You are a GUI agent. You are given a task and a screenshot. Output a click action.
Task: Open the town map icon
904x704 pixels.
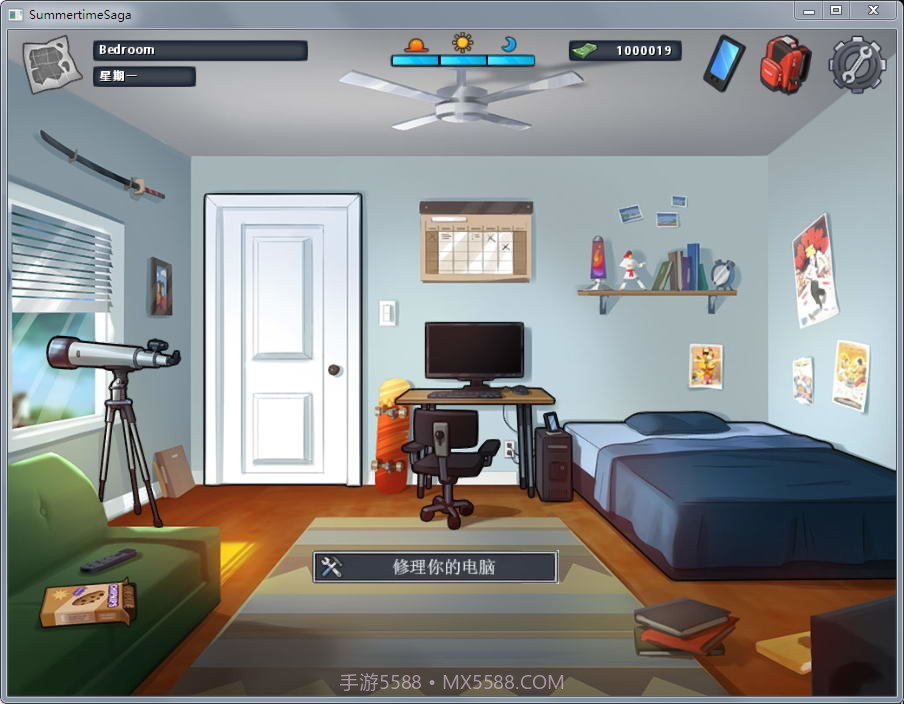click(52, 65)
